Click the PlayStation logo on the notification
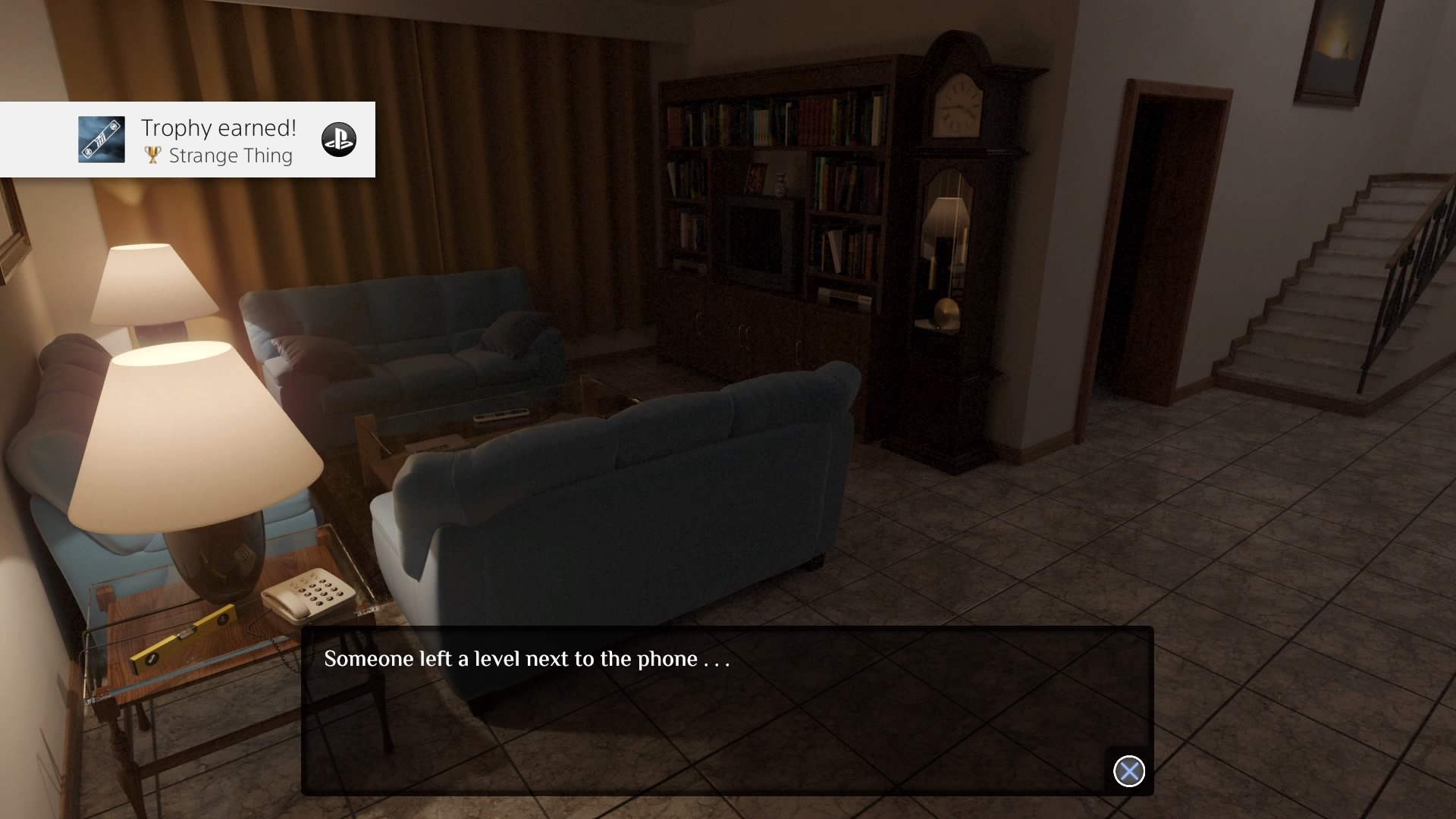The height and width of the screenshot is (819, 1456). click(x=338, y=140)
